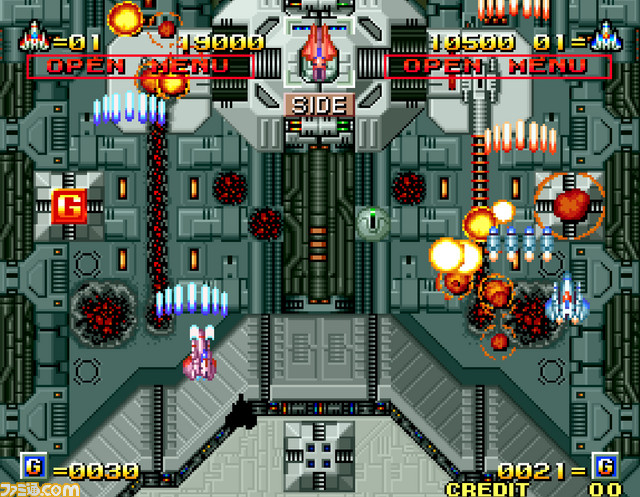This screenshot has height=497, width=640.
Task: Open the menu bar under the 19000 score
Action: coord(138,66)
